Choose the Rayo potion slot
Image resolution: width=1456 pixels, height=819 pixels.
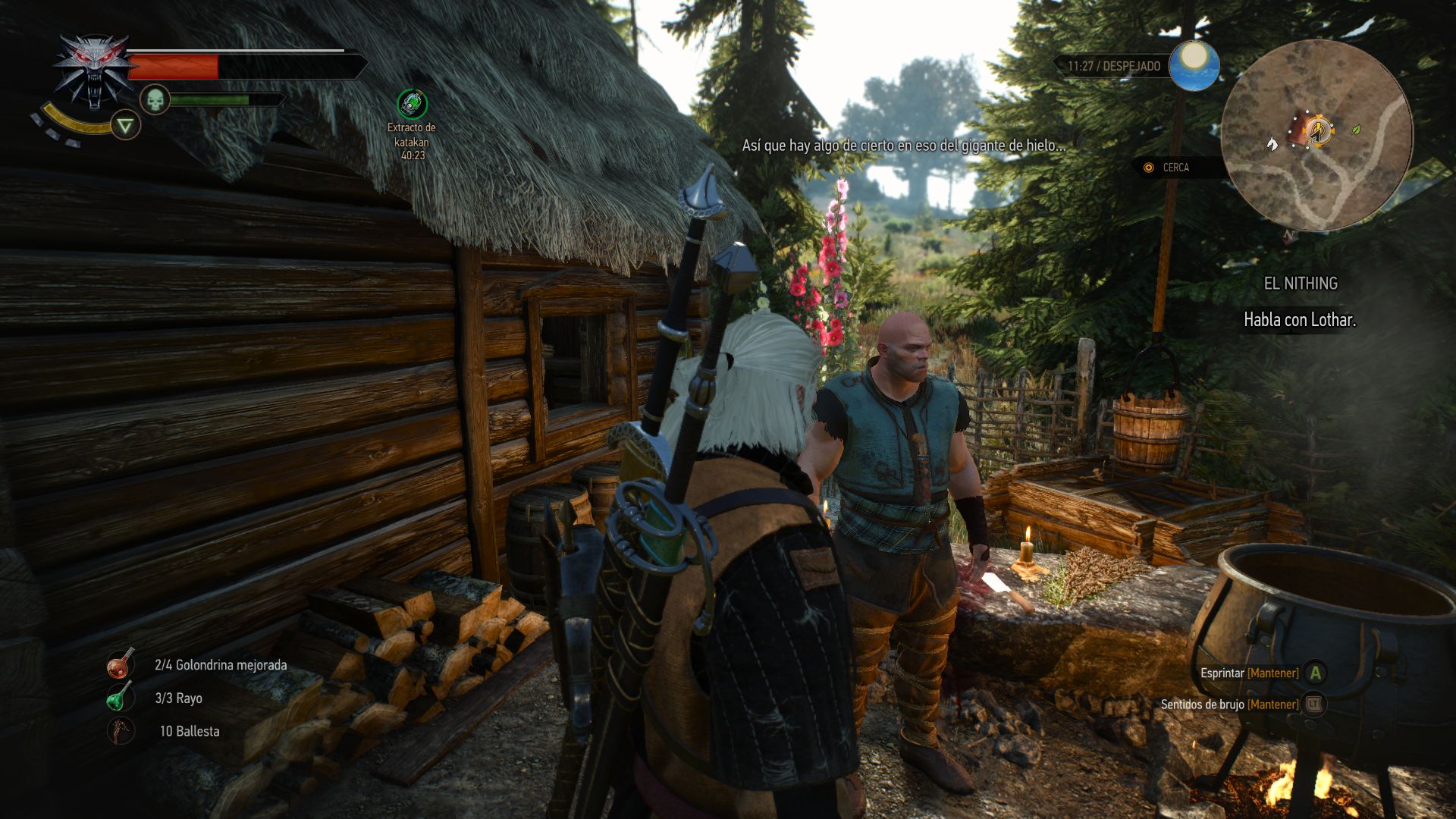[121, 698]
